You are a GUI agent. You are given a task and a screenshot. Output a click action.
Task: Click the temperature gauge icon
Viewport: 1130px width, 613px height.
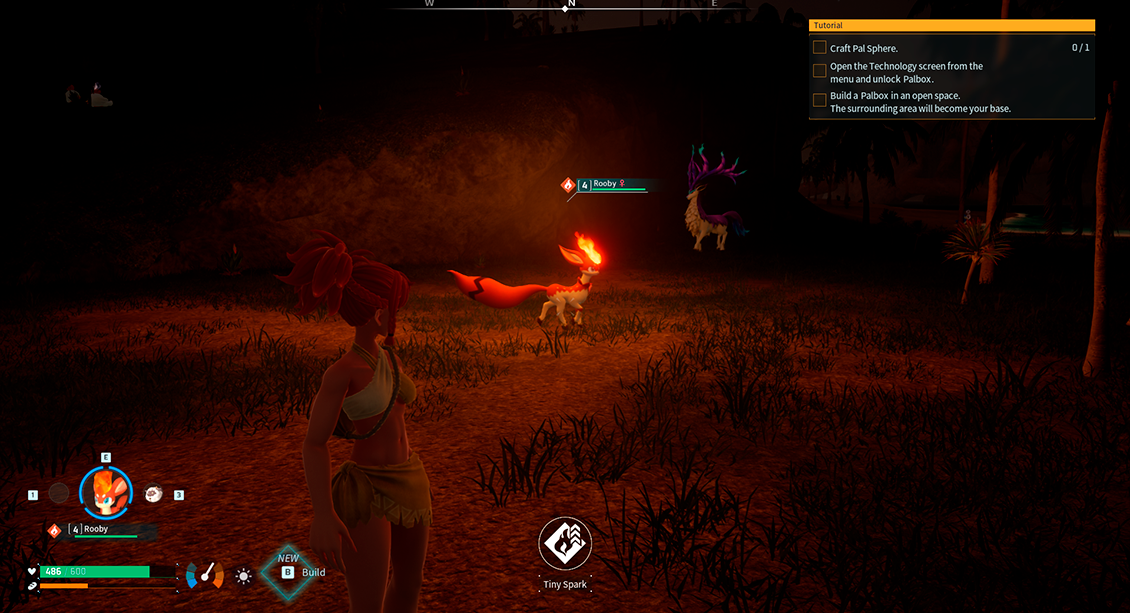pos(206,575)
